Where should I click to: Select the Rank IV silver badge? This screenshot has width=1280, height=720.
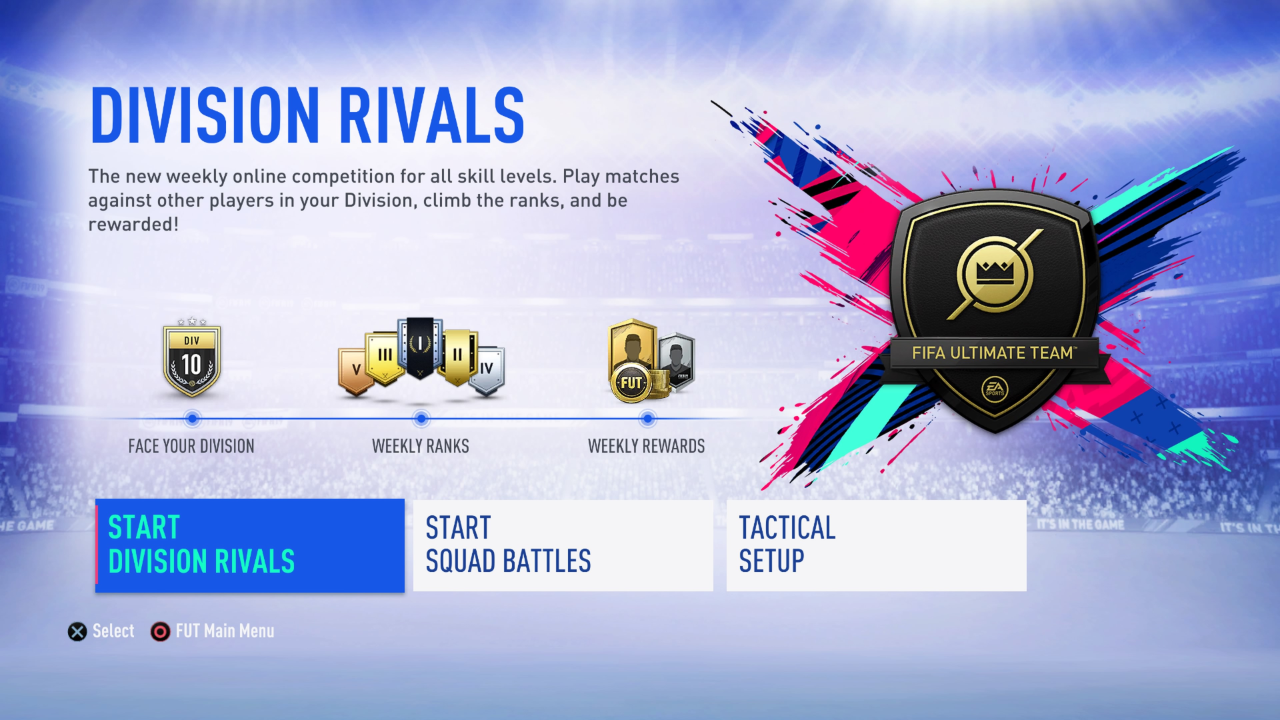487,367
